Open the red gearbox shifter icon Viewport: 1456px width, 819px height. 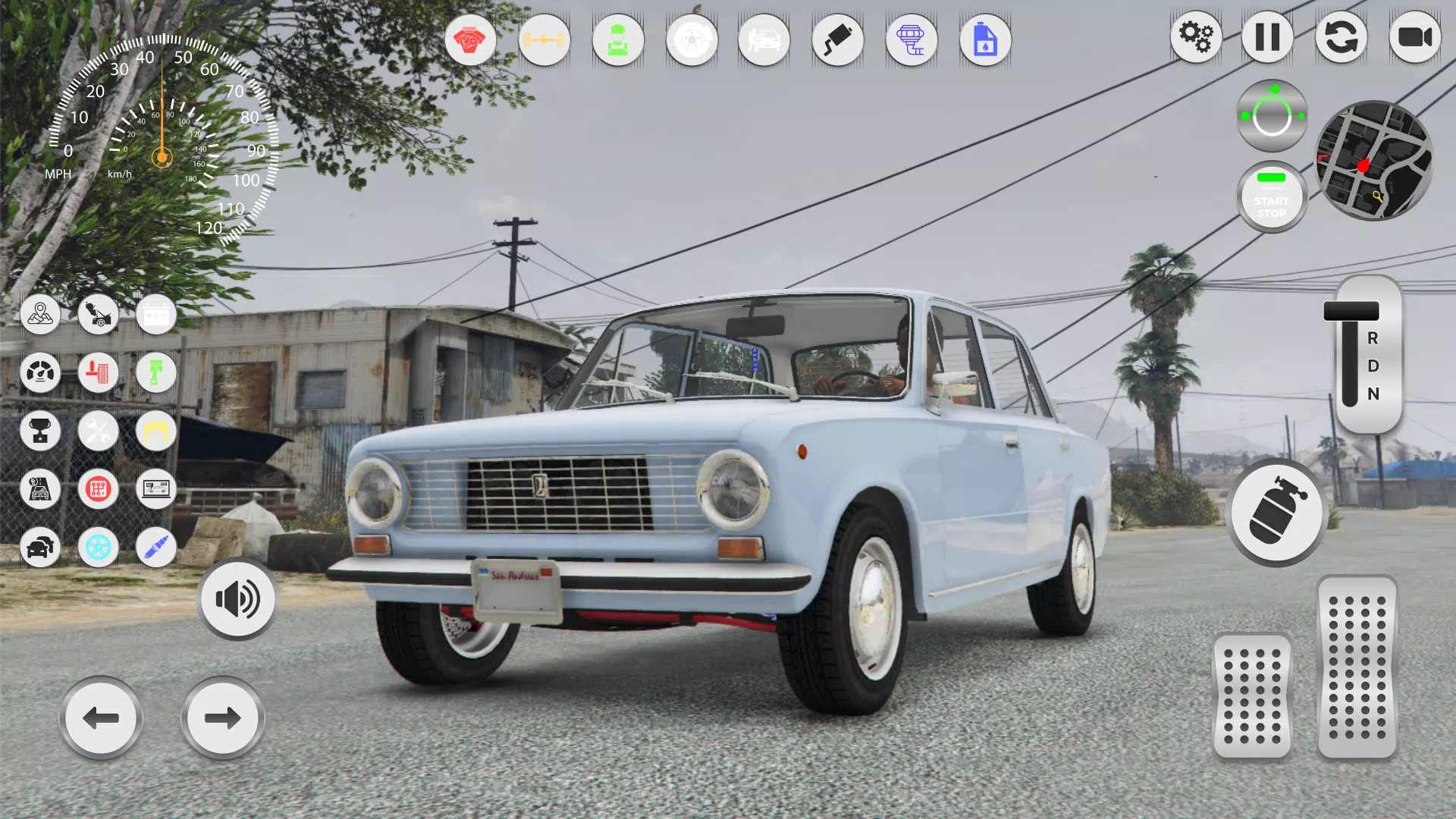(x=98, y=491)
